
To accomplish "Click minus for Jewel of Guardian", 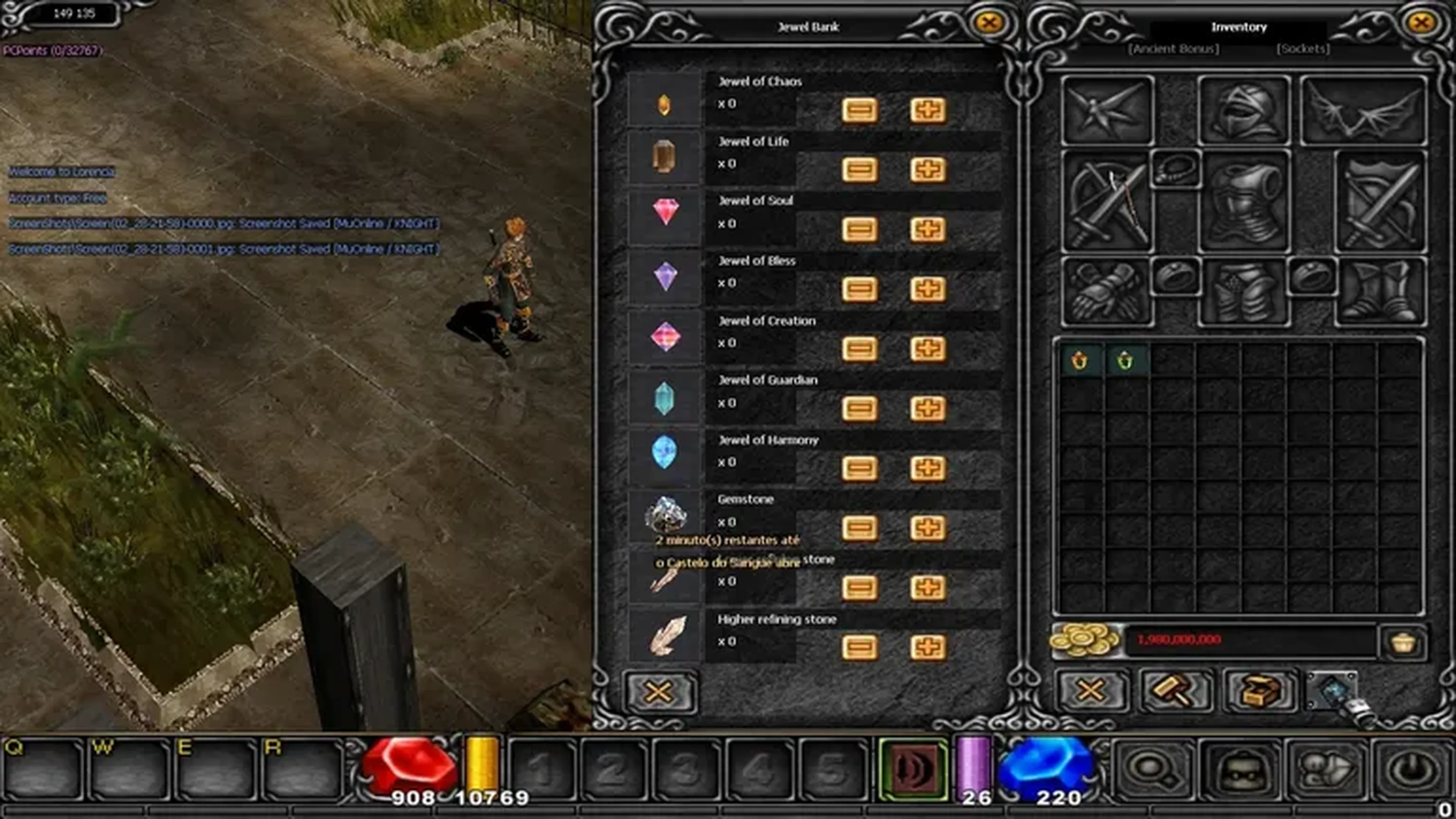I will (859, 409).
